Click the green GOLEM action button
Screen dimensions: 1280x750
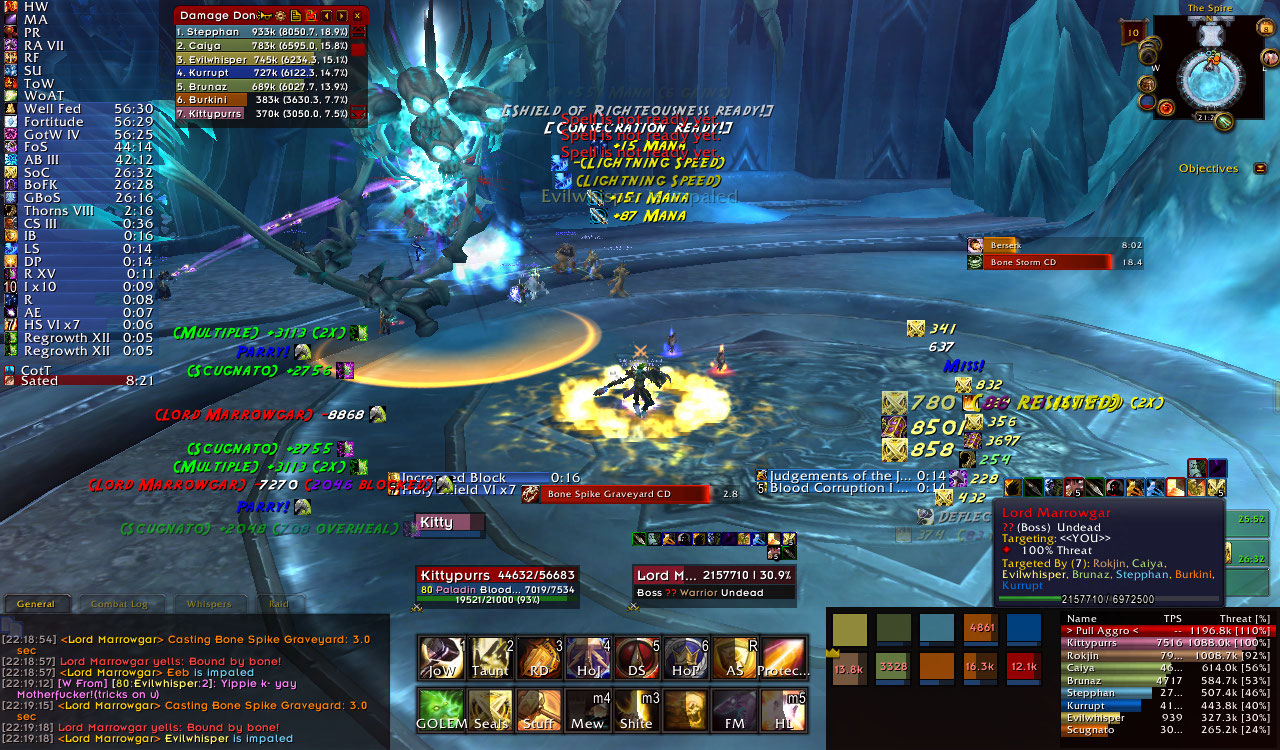coord(441,709)
